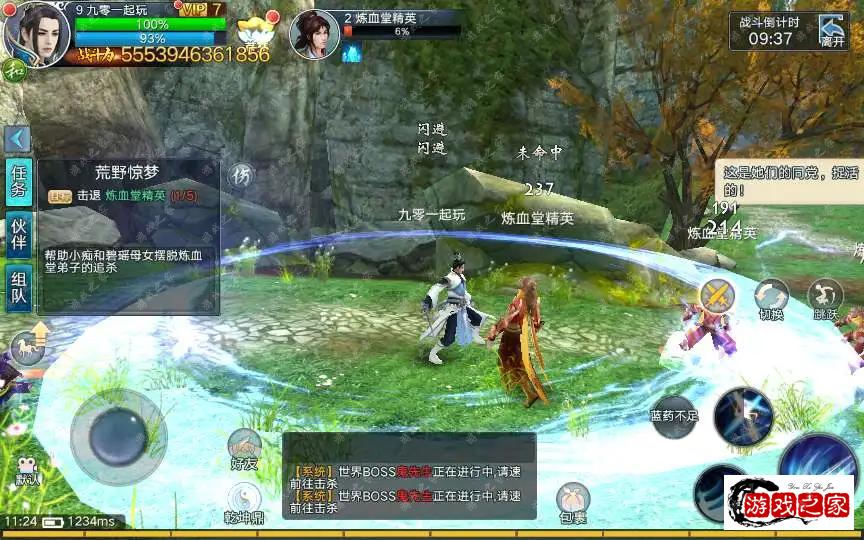The width and height of the screenshot is (864, 540).
Task: Activate the 切换 switch button
Action: [x=771, y=298]
